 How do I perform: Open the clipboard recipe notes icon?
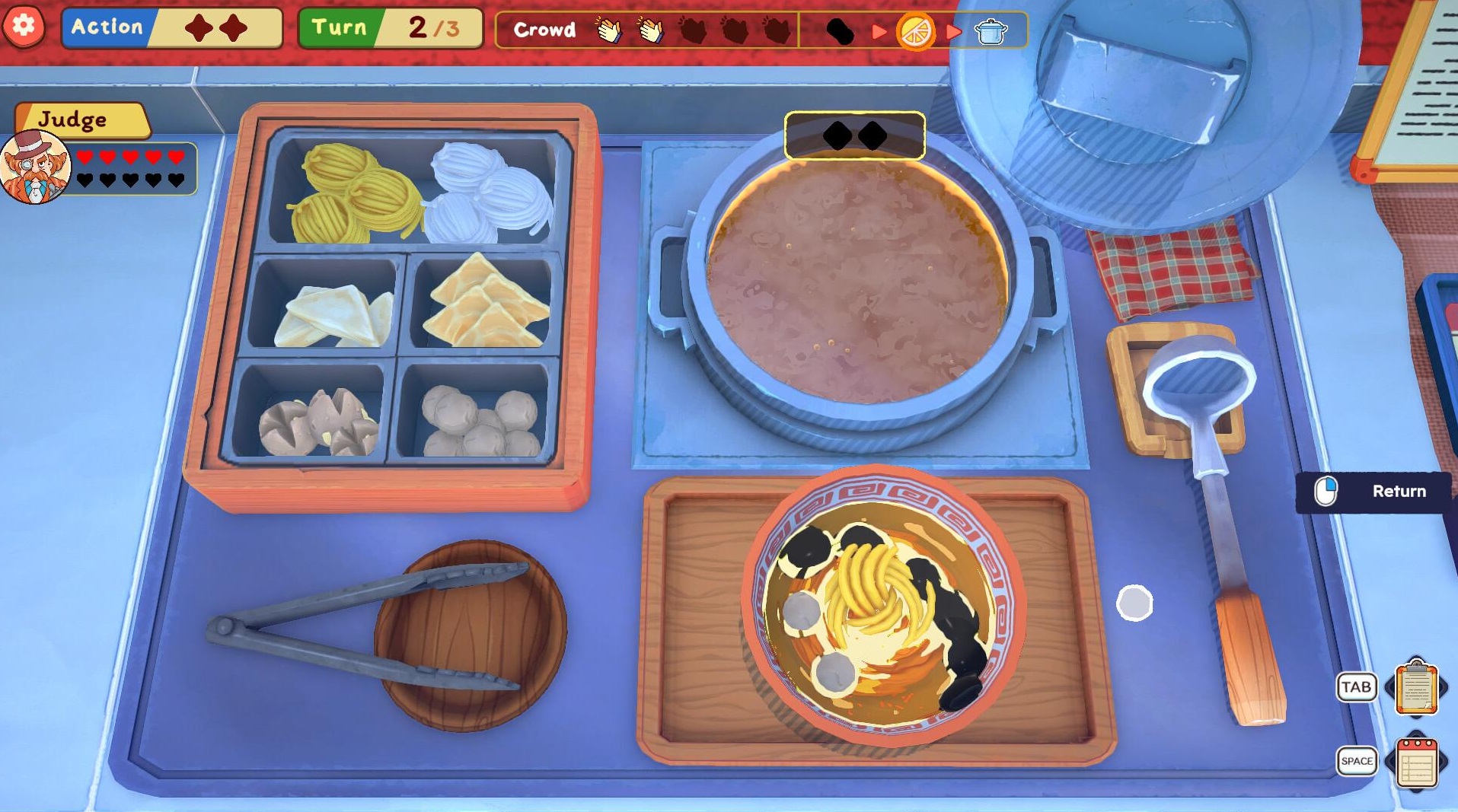1415,688
